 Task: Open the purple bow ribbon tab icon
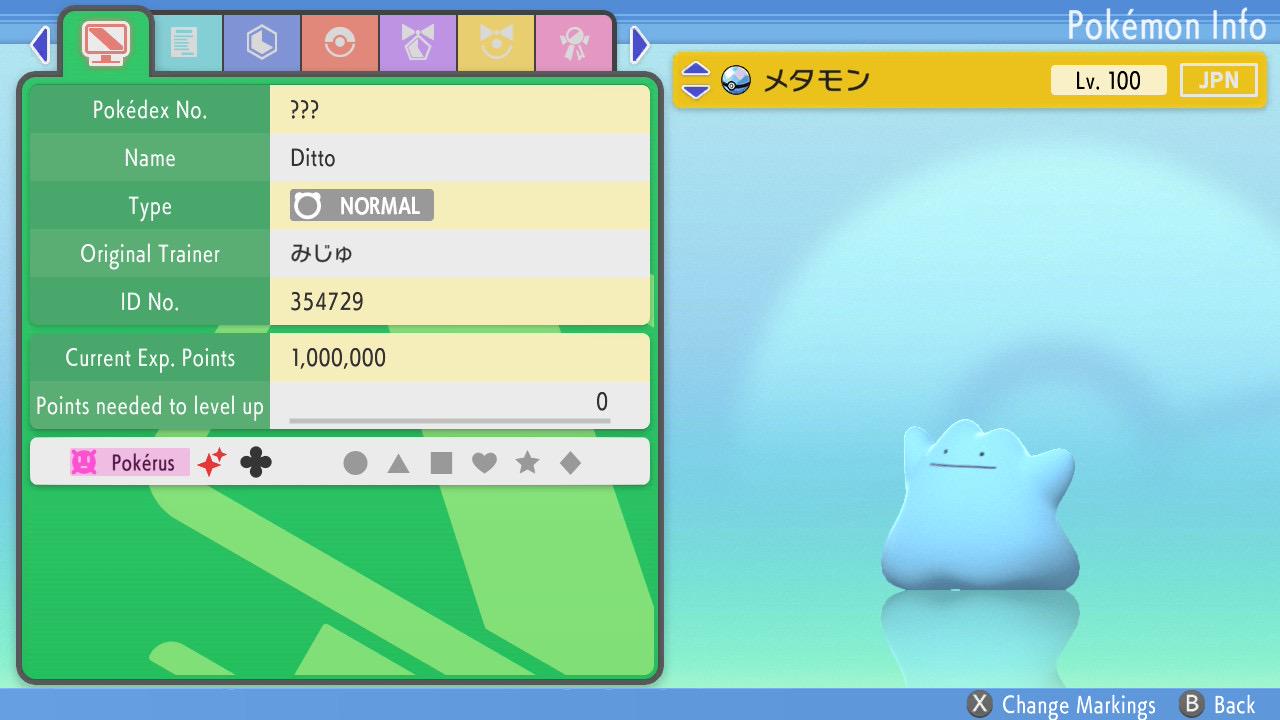(417, 42)
